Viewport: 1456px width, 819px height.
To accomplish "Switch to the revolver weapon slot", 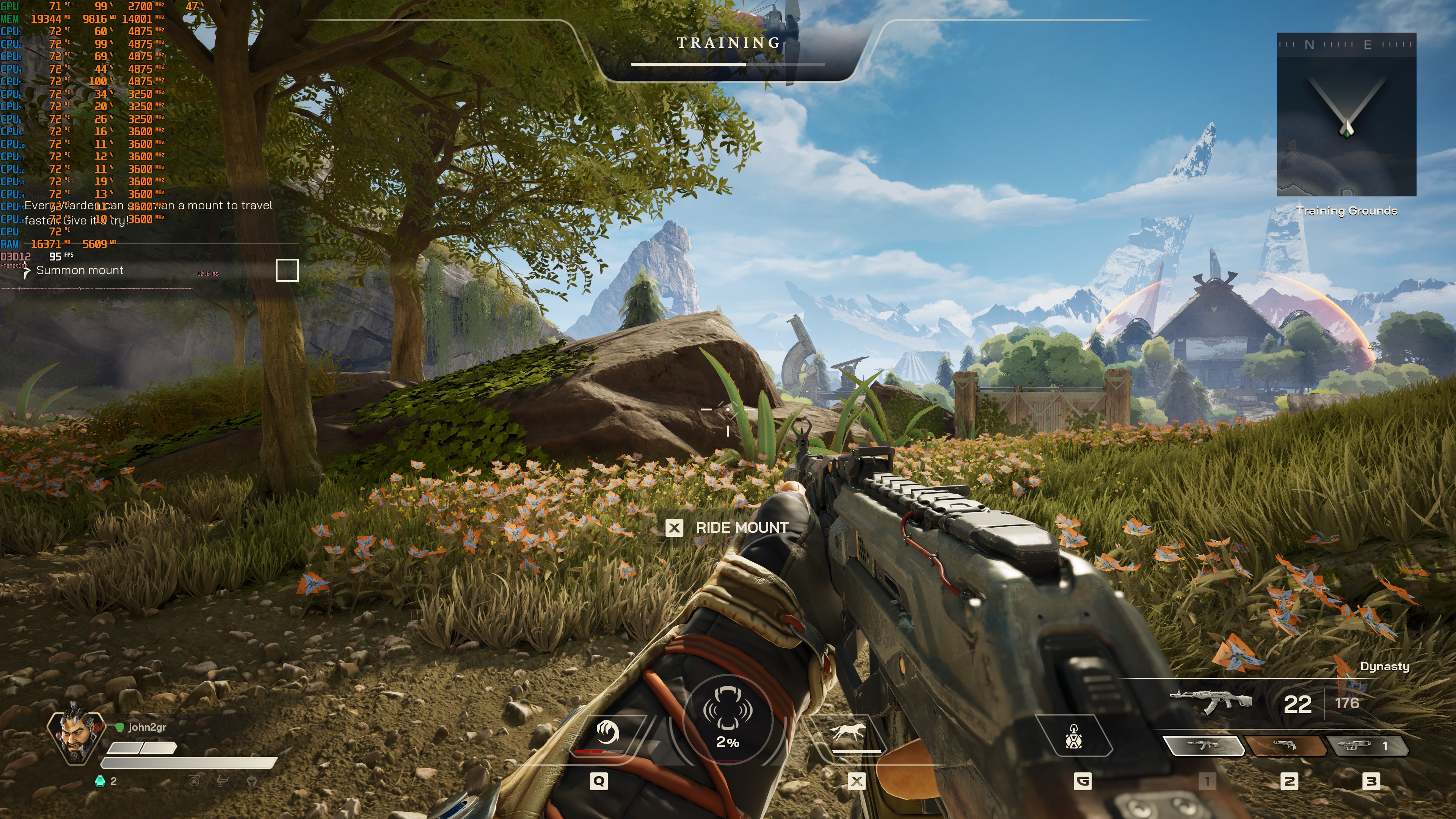I will [1285, 746].
